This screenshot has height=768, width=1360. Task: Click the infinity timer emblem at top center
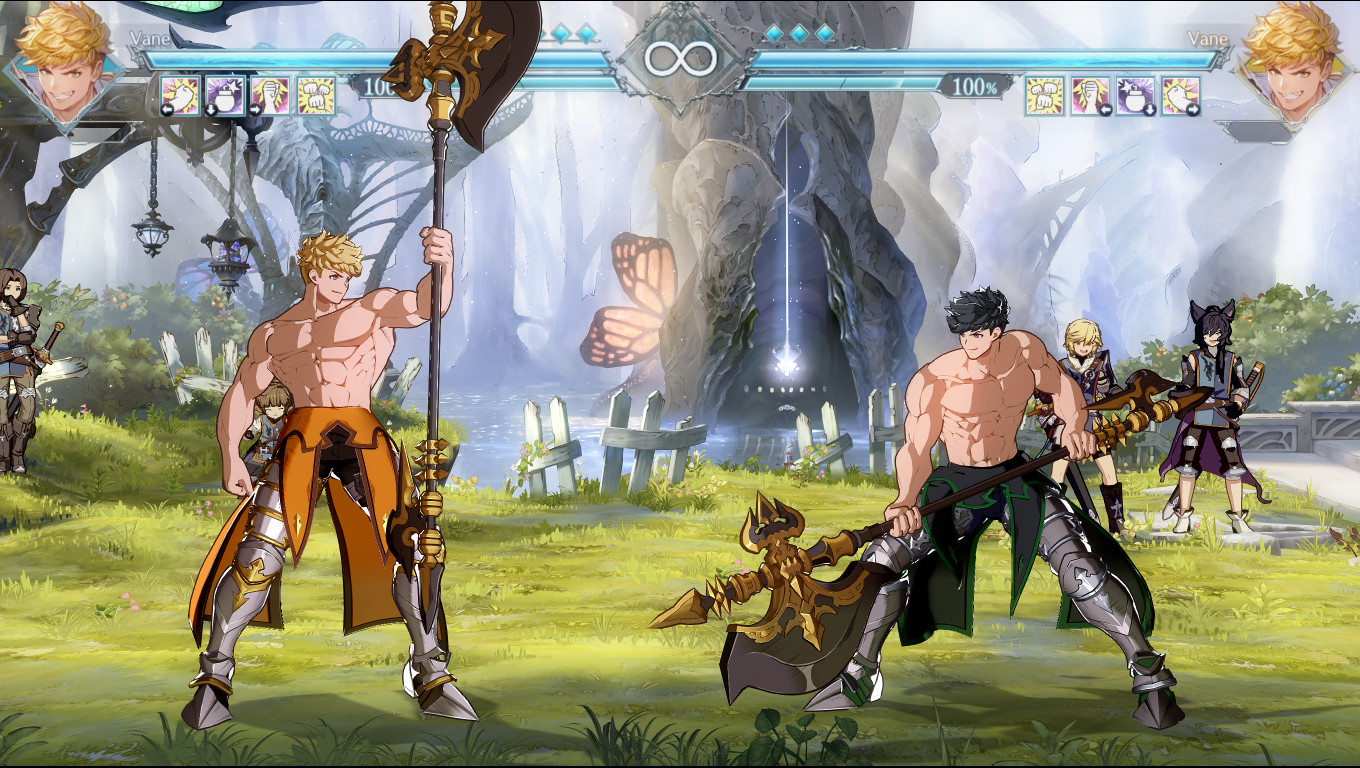(x=680, y=57)
